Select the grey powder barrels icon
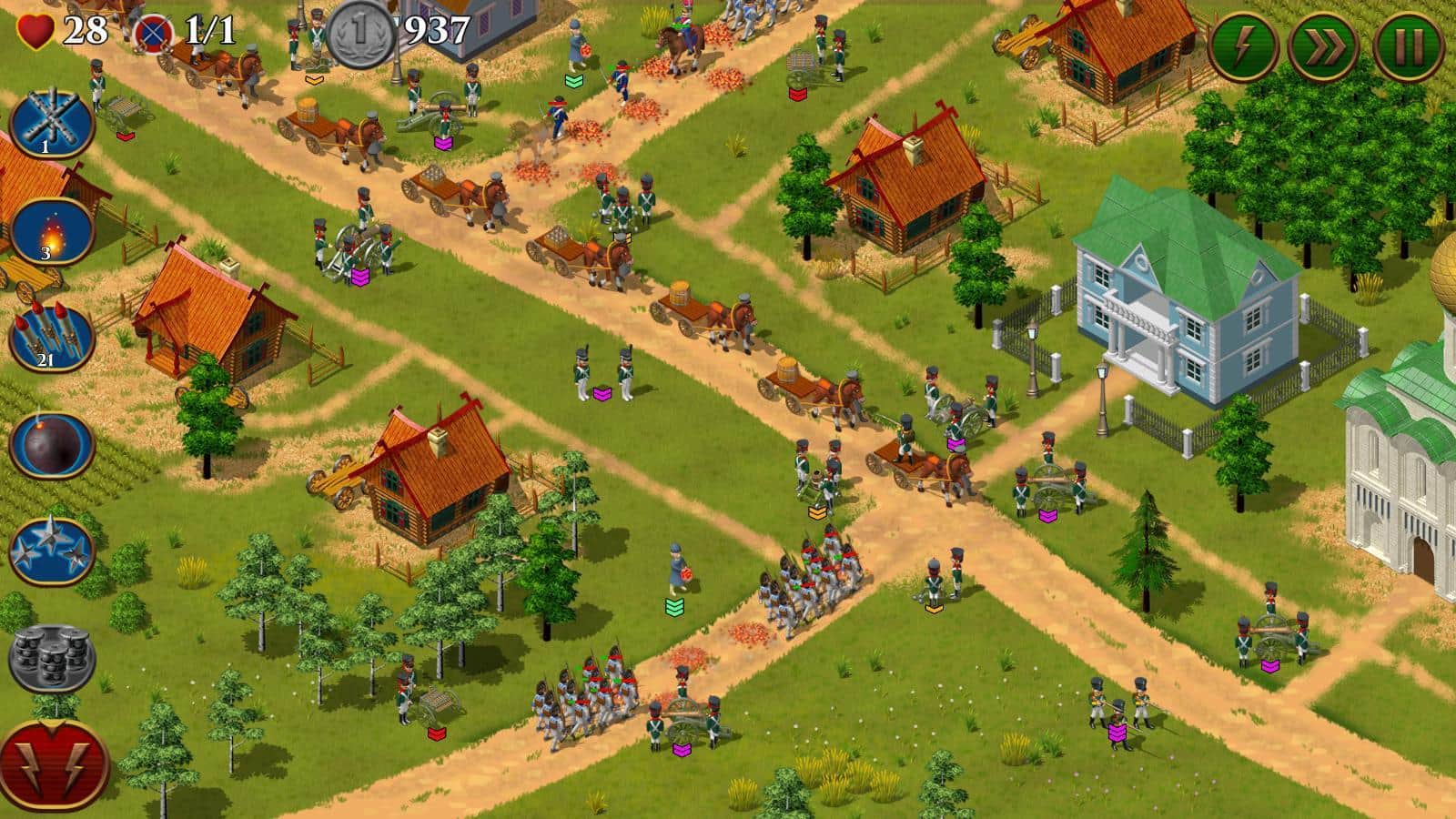The image size is (1456, 819). 52,653
